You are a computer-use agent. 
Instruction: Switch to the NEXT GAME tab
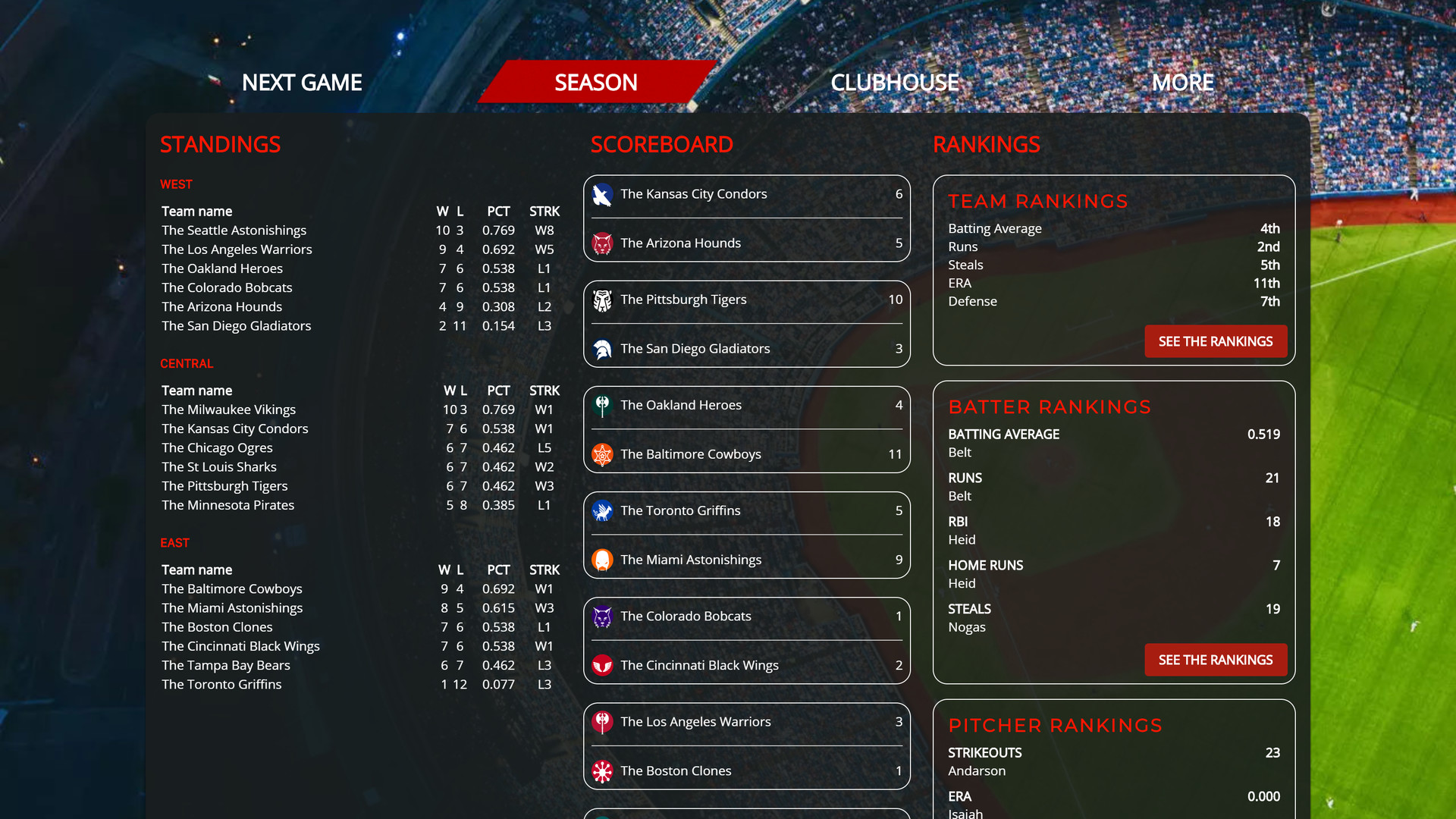click(301, 82)
